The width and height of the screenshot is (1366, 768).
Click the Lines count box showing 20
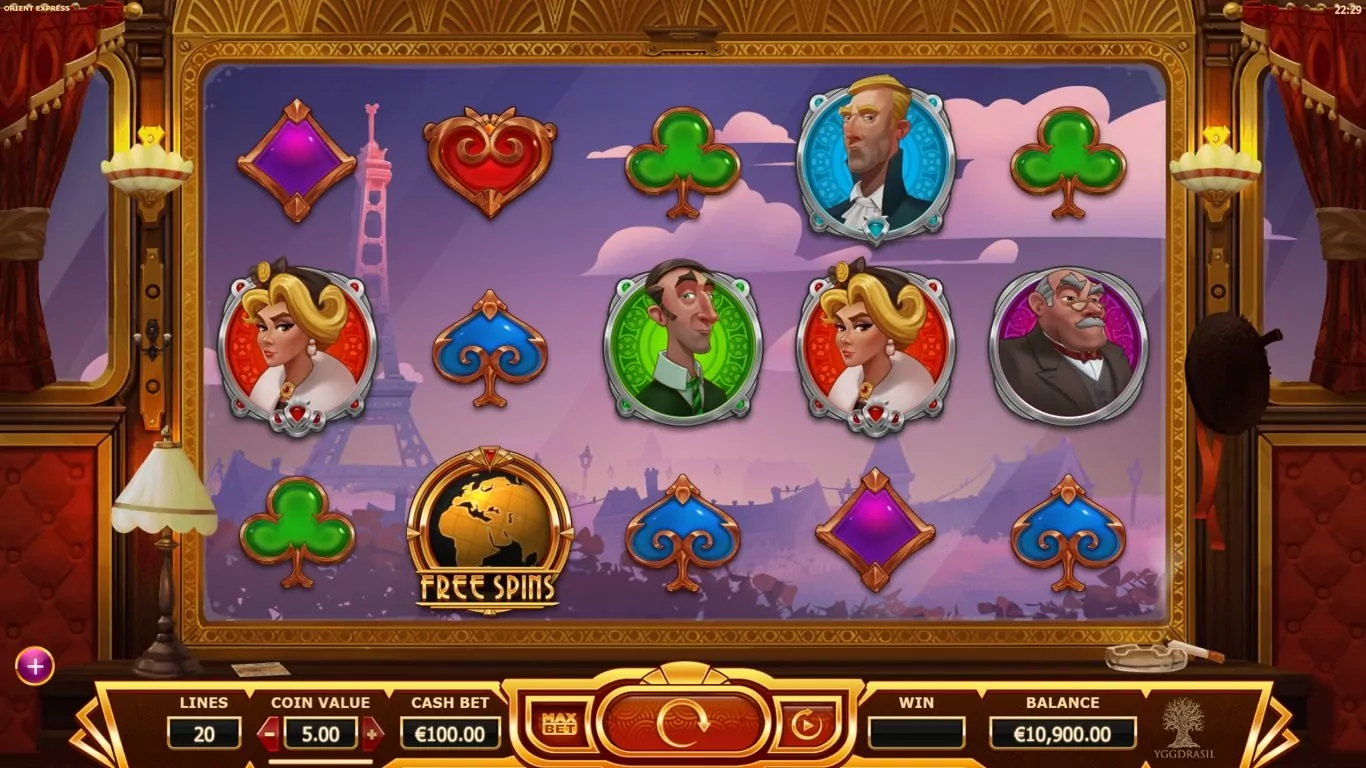coord(204,734)
